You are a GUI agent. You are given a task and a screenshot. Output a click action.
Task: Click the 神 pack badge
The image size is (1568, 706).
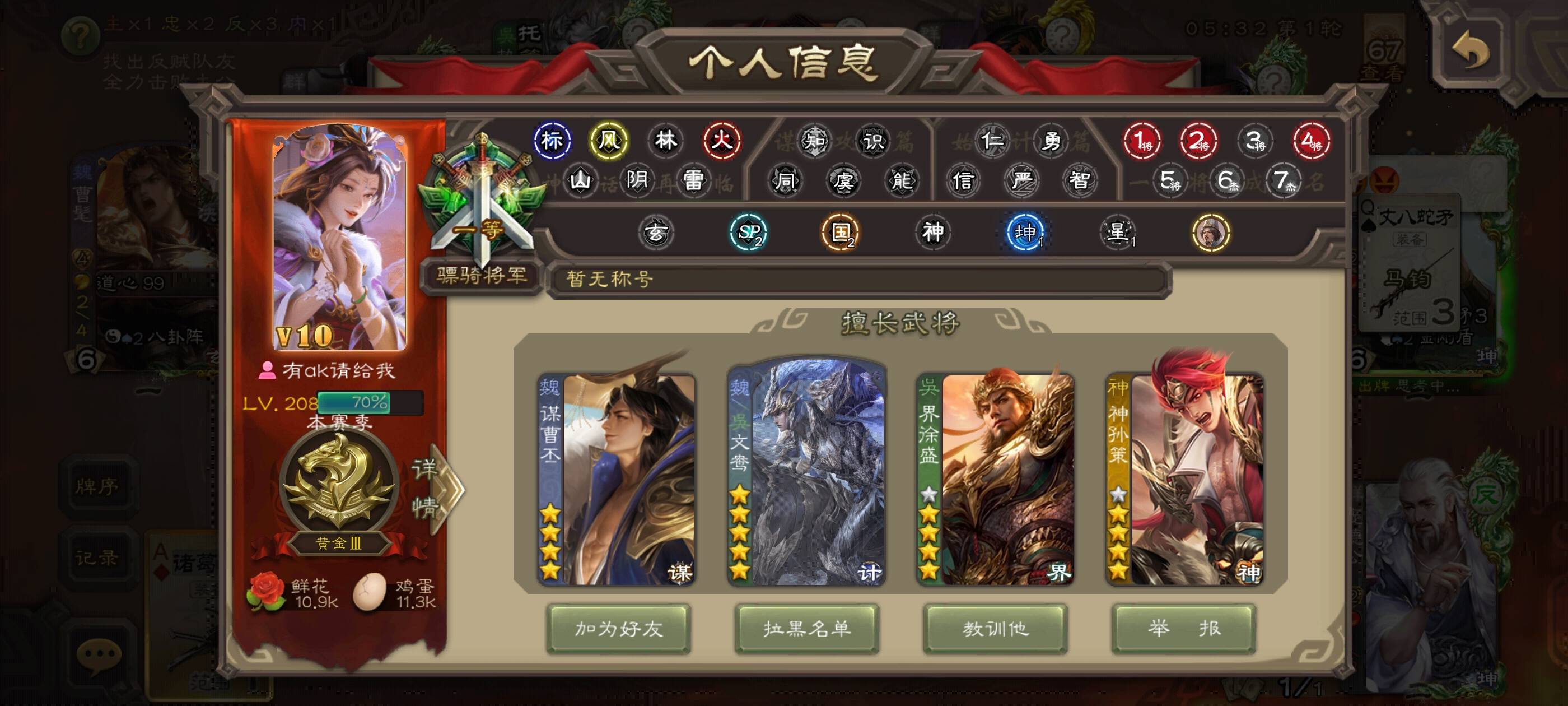click(932, 232)
